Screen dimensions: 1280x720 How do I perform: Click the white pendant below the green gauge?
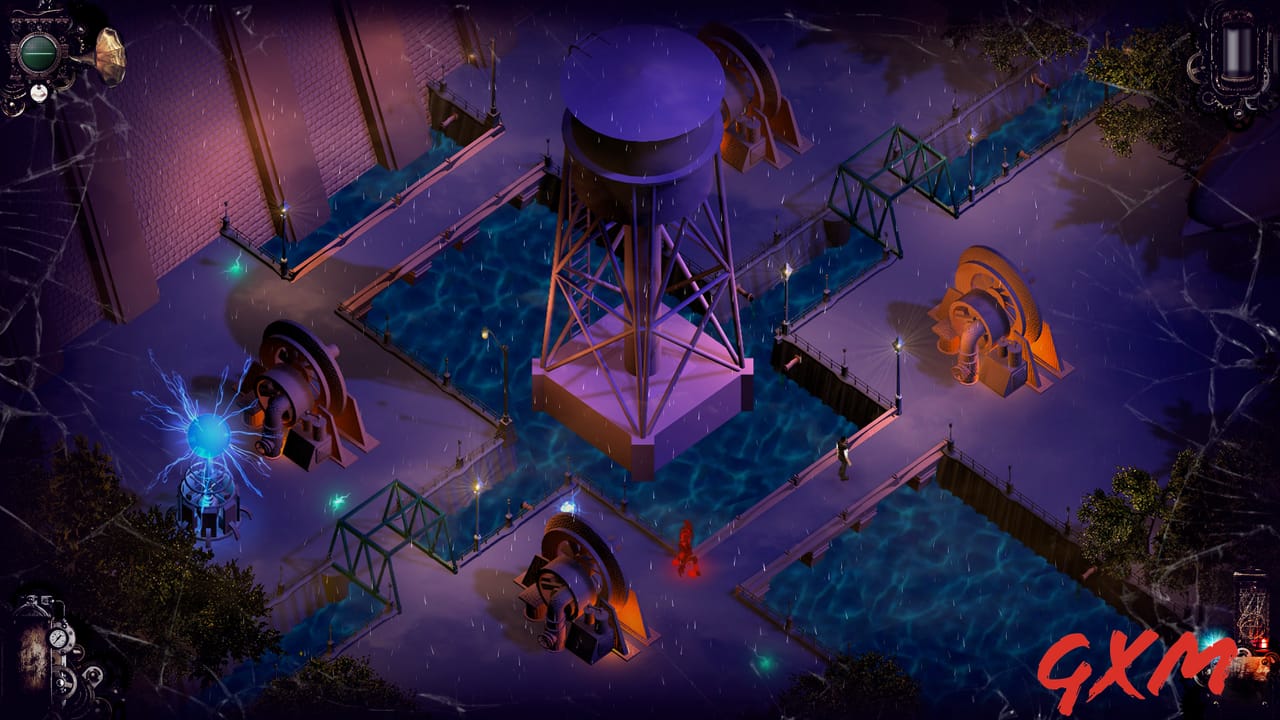coord(38,92)
